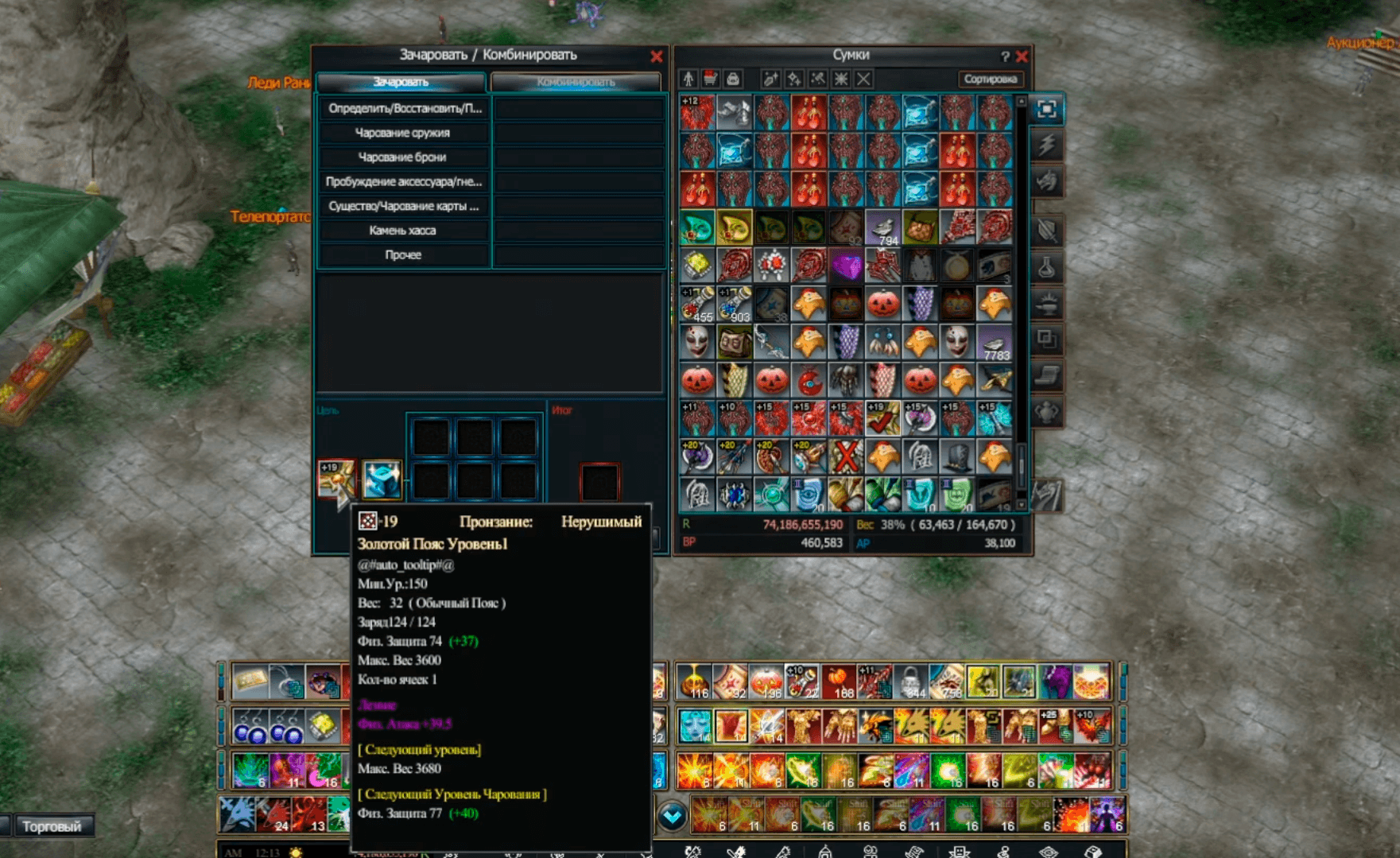The height and width of the screenshot is (858, 1400).
Task: Open the Сумки help question mark
Action: pyautogui.click(x=1005, y=56)
